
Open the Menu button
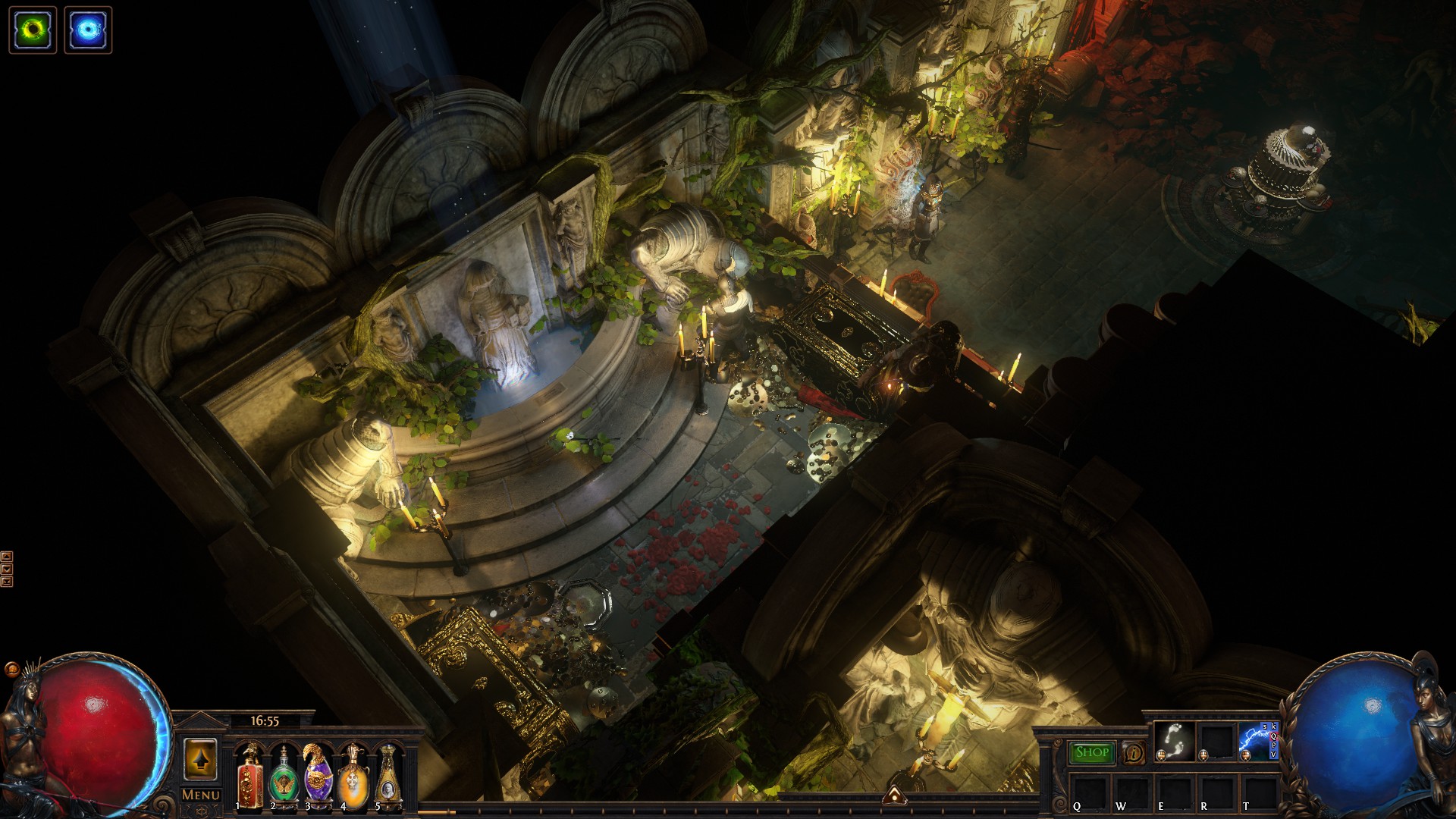pyautogui.click(x=201, y=795)
